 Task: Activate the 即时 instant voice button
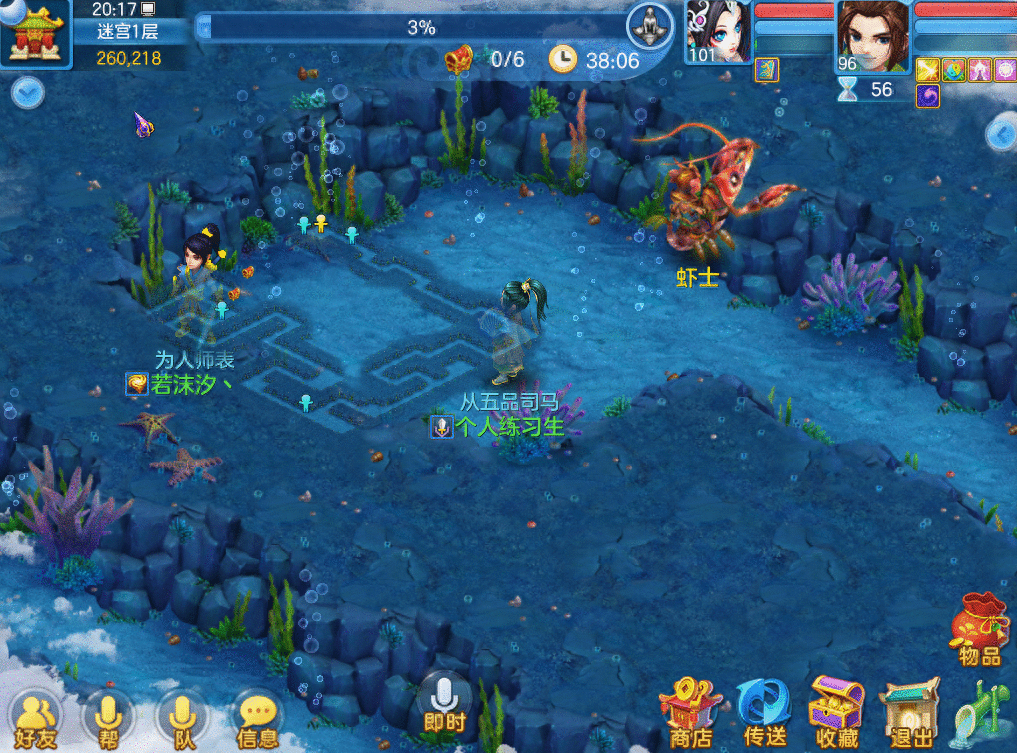tap(444, 703)
